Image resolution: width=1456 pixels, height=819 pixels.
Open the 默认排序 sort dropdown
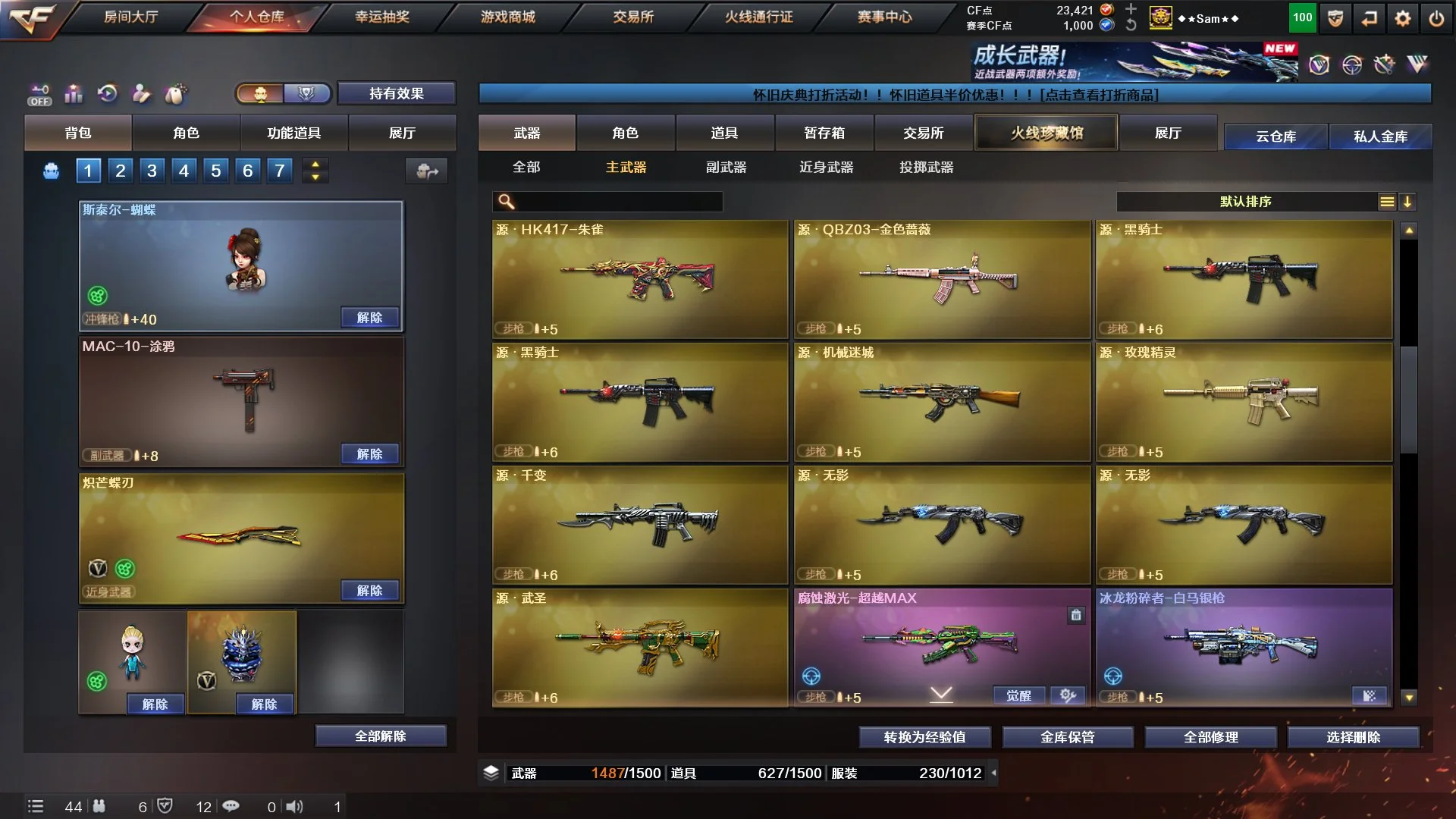tap(1245, 201)
